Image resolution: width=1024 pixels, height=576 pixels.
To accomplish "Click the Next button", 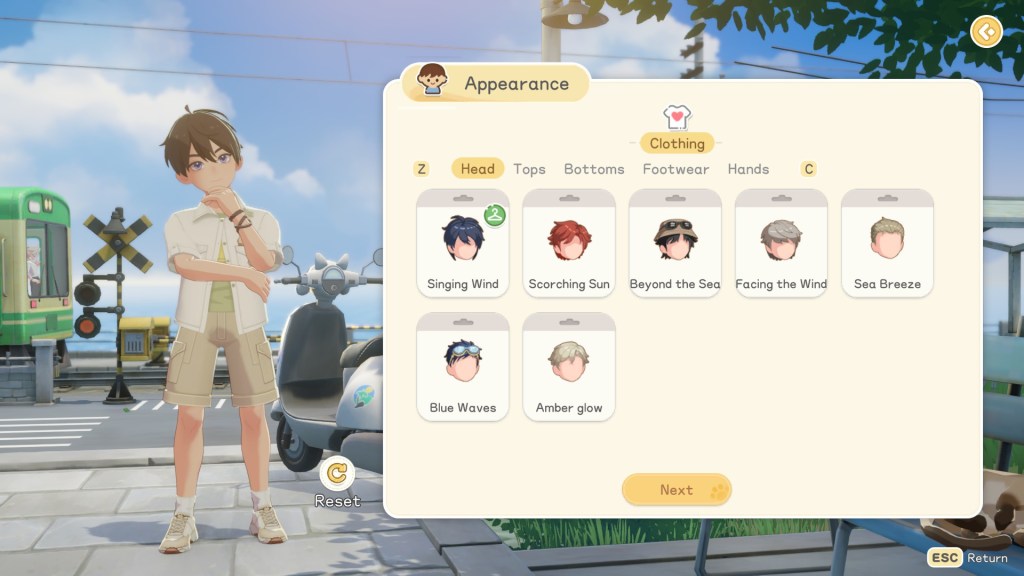I will tap(677, 490).
